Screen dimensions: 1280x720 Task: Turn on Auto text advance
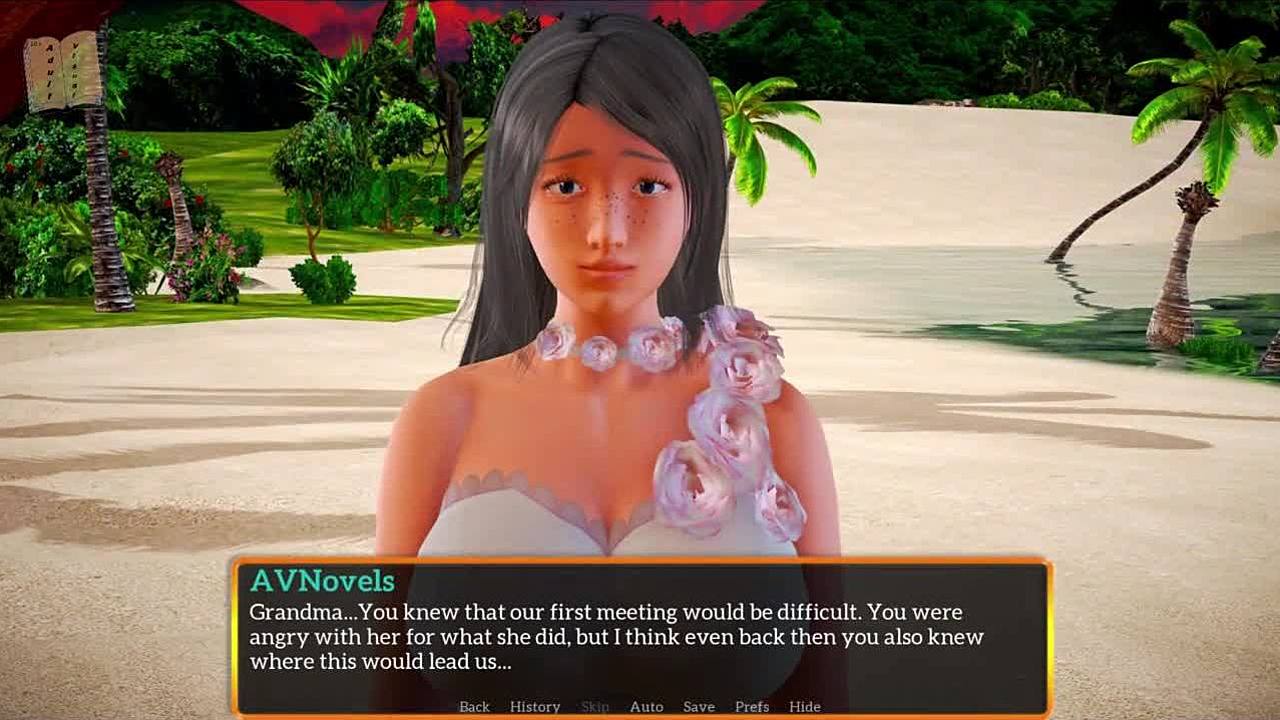(x=646, y=706)
